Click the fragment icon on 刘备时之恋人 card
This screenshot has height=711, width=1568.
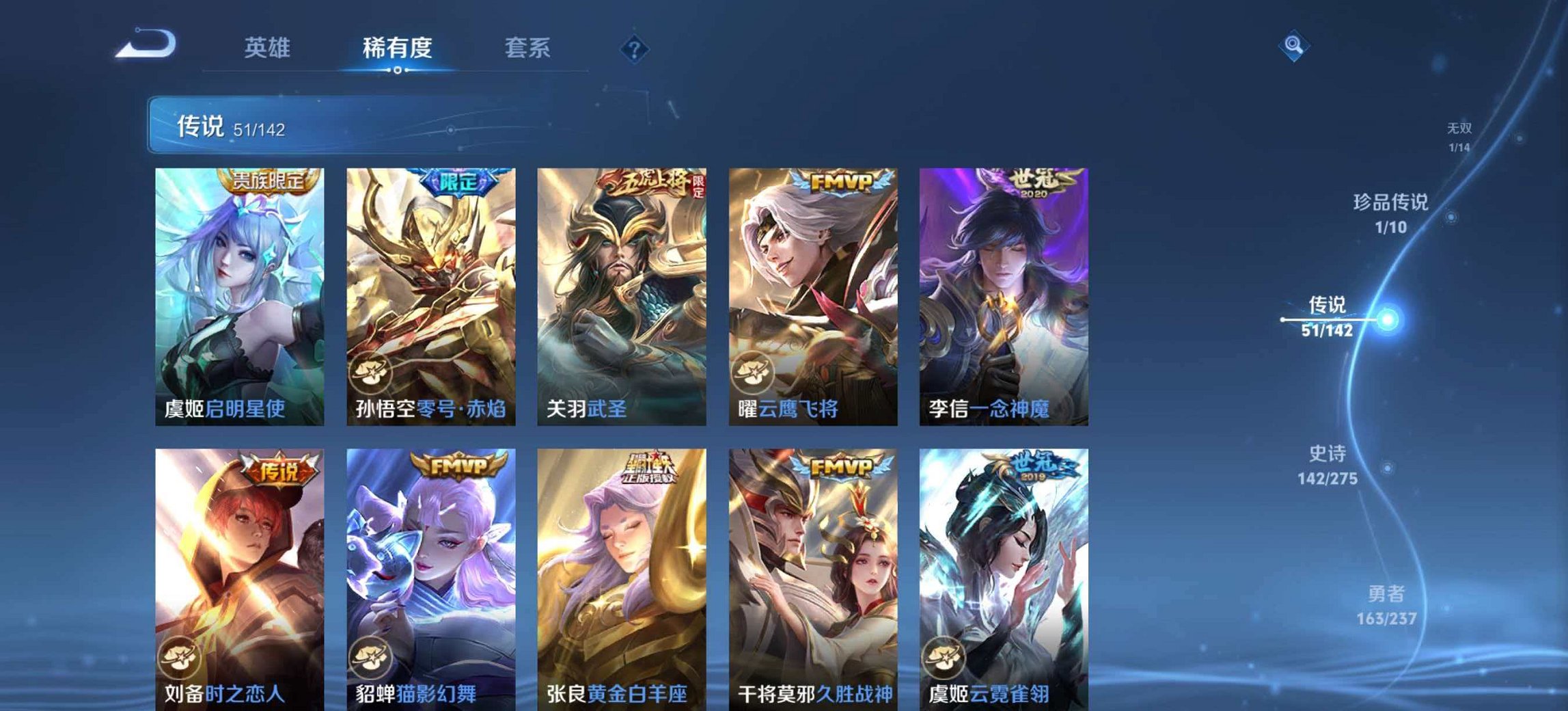click(181, 656)
